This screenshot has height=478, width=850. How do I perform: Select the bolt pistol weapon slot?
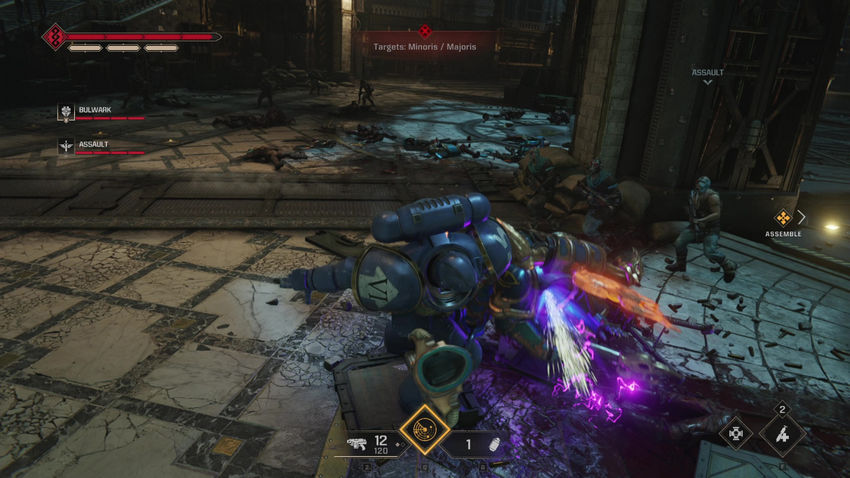click(365, 442)
